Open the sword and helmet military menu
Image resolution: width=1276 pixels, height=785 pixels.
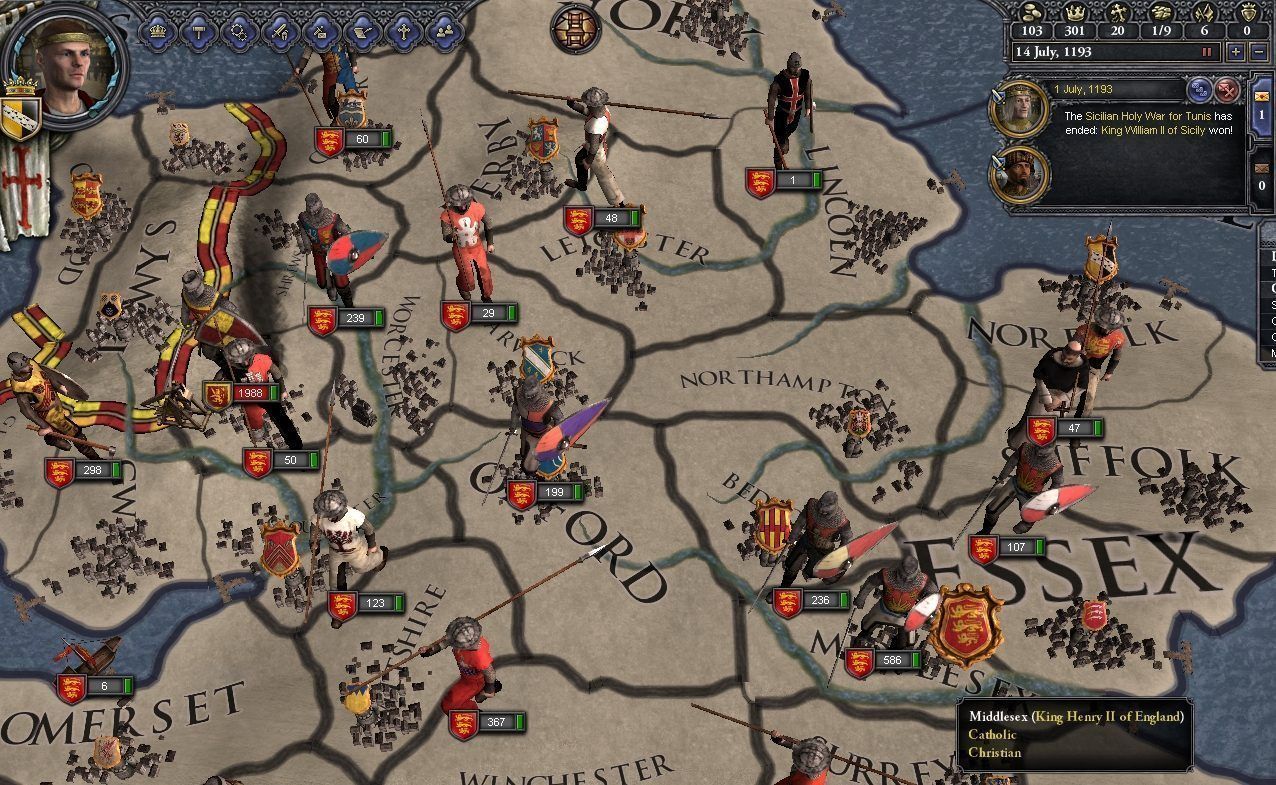point(280,31)
